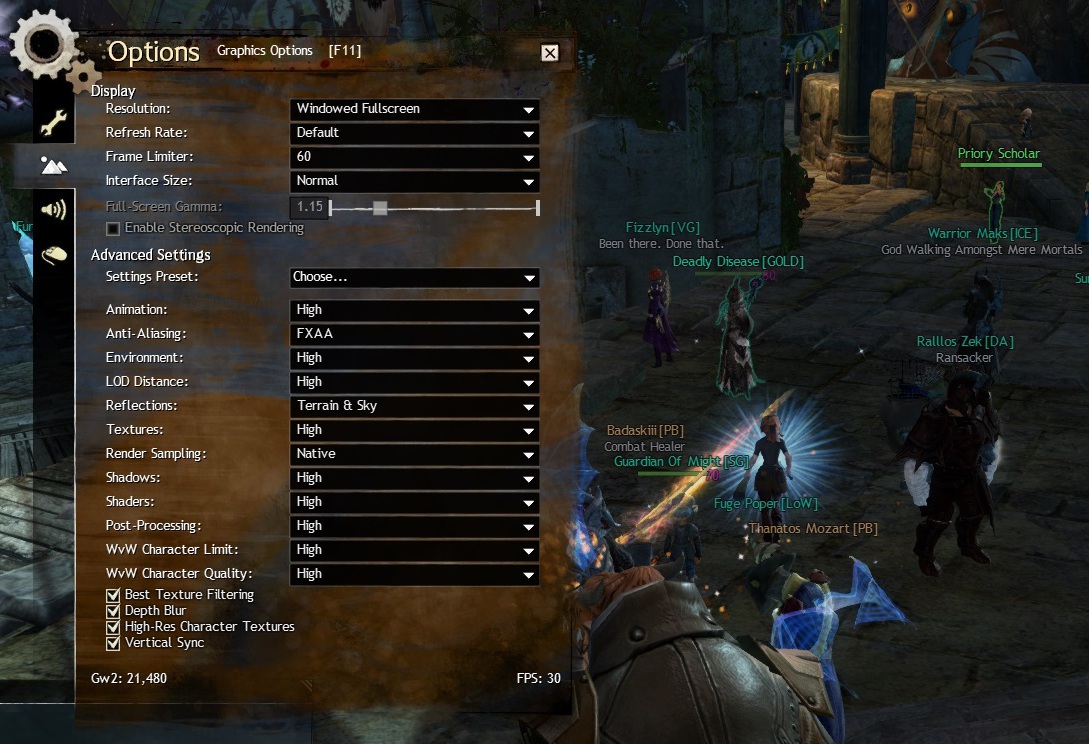Change the Refresh Rate dropdown
Viewport: 1089px width, 744px height.
pyautogui.click(x=415, y=133)
